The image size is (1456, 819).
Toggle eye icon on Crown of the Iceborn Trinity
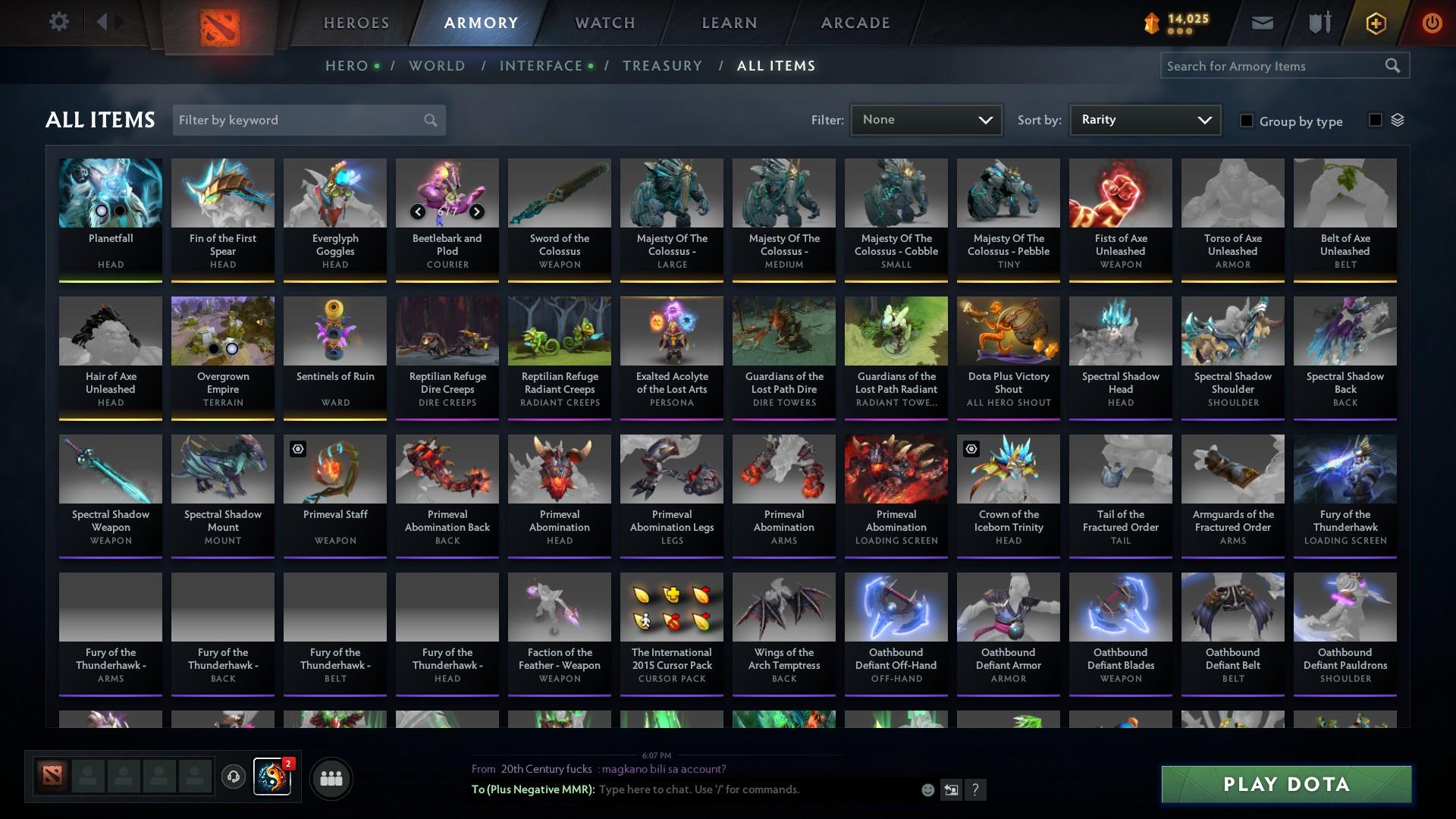coord(970,447)
